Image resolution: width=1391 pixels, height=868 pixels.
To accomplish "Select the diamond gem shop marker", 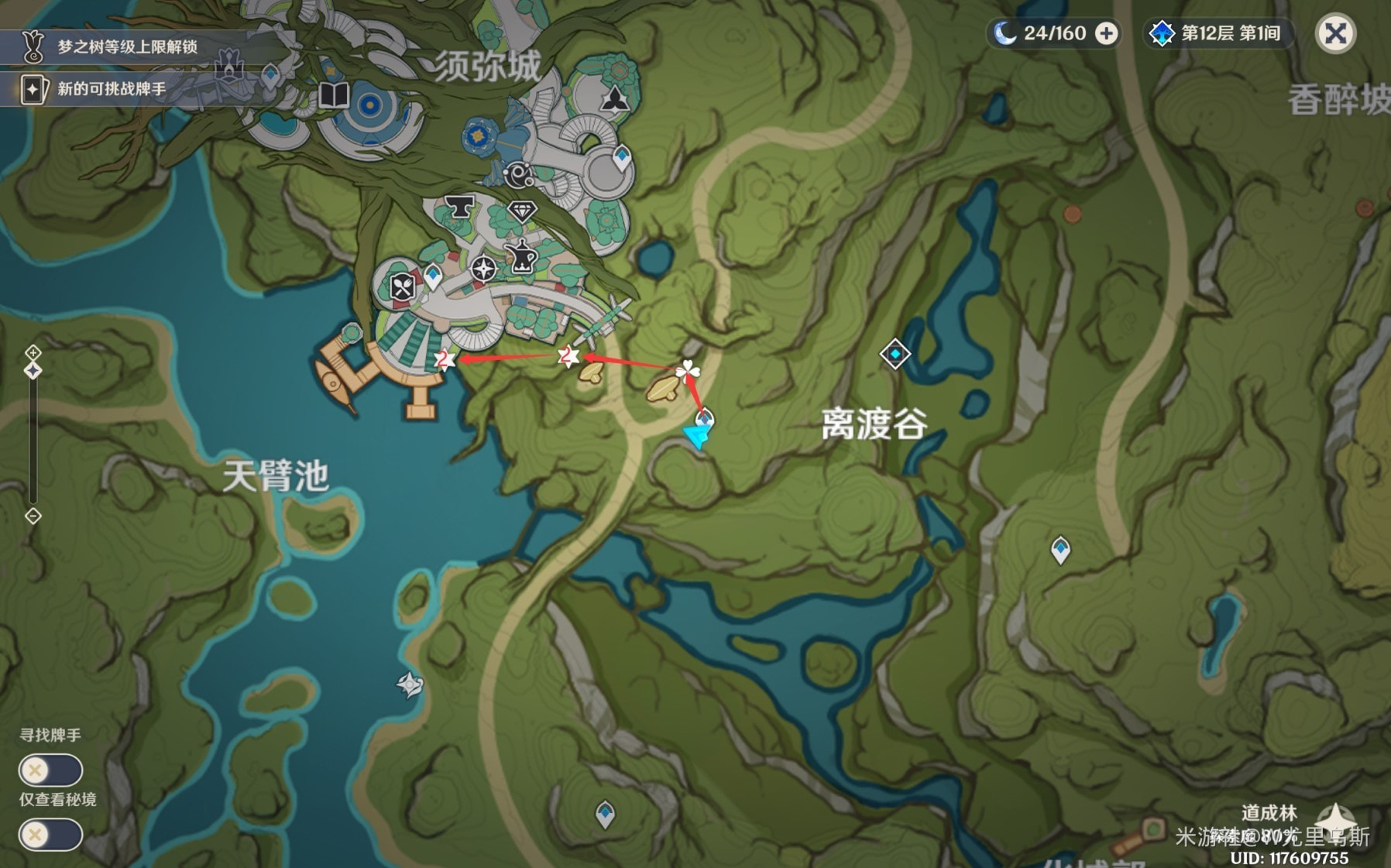I will coord(522,211).
